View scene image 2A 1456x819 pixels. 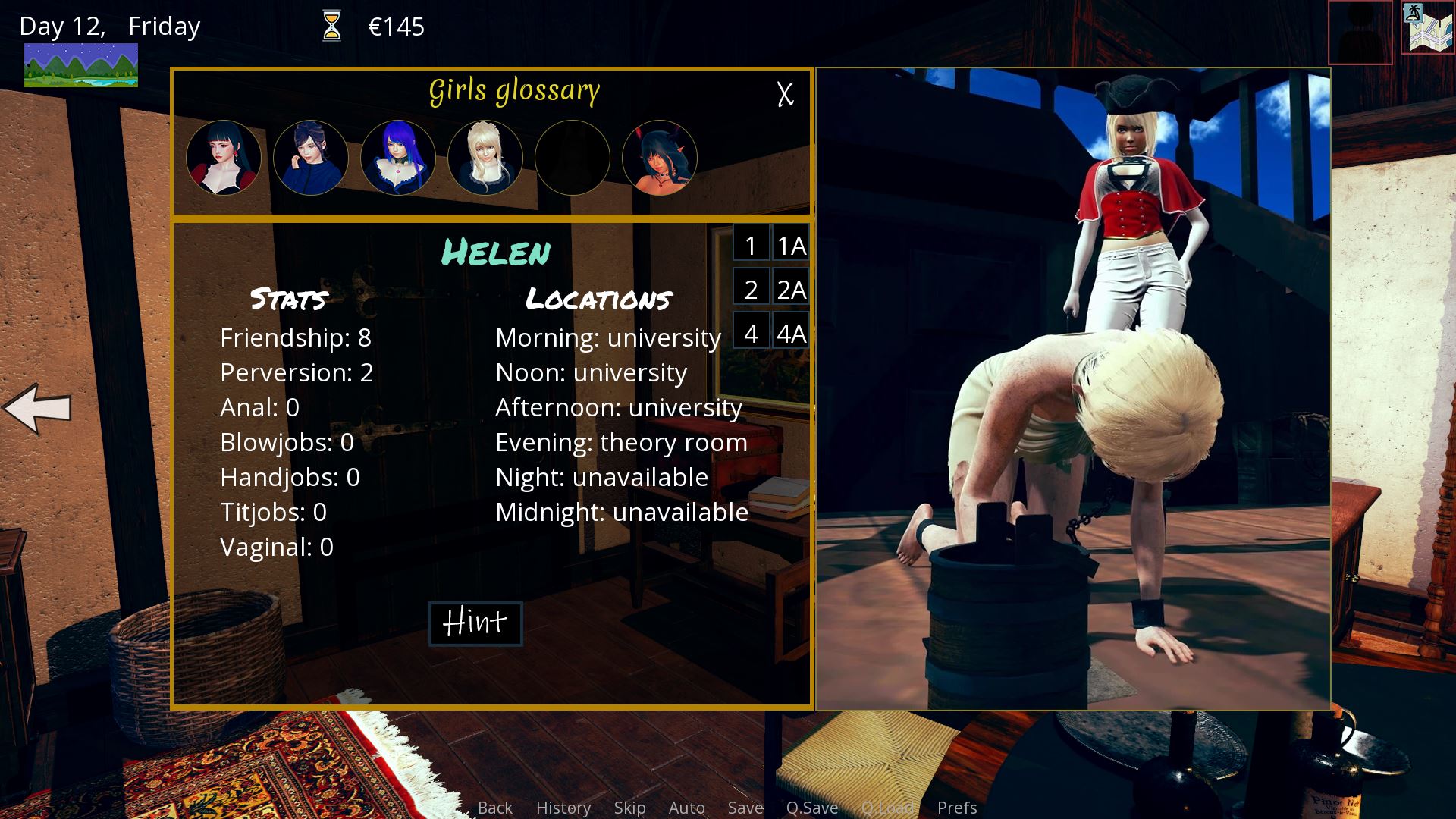tap(791, 289)
